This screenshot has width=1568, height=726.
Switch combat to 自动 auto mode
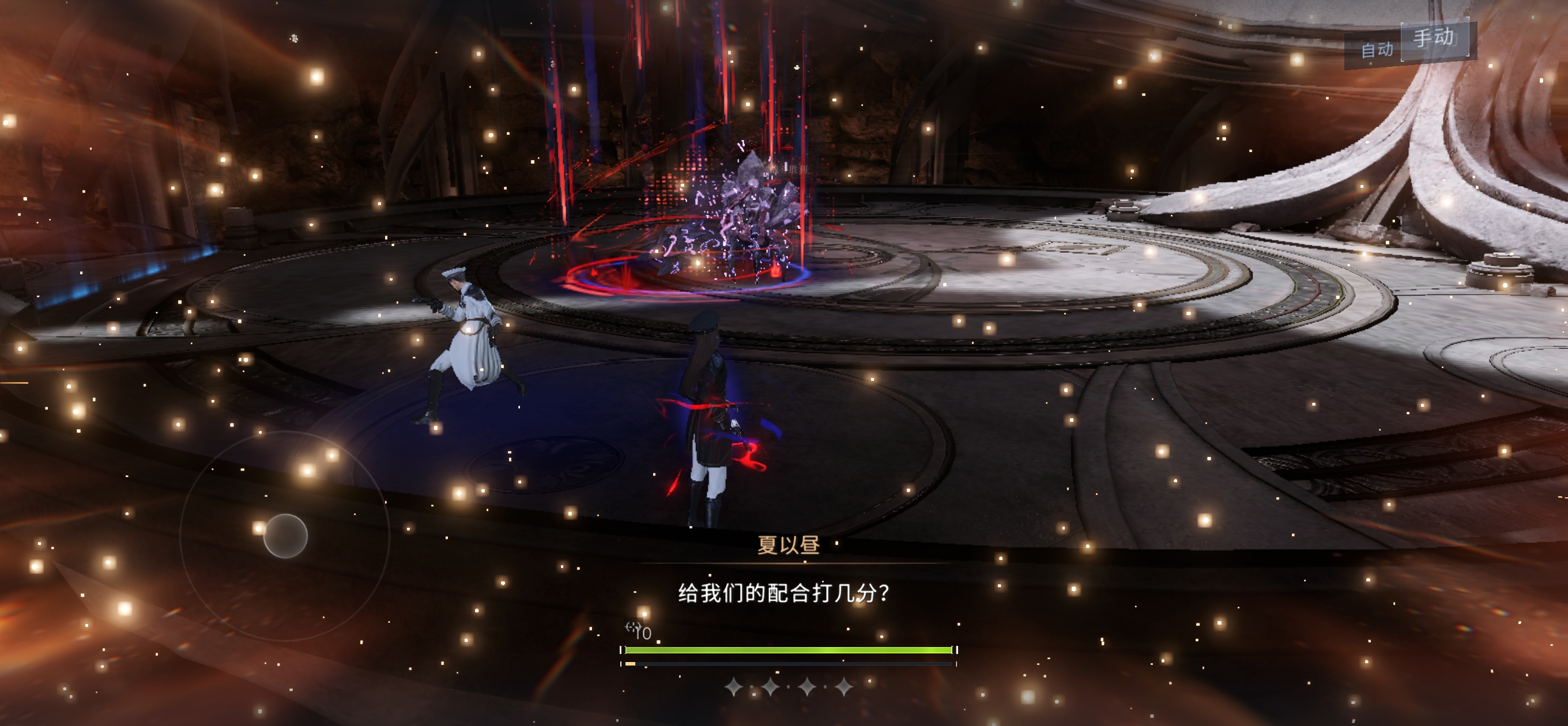click(1376, 50)
